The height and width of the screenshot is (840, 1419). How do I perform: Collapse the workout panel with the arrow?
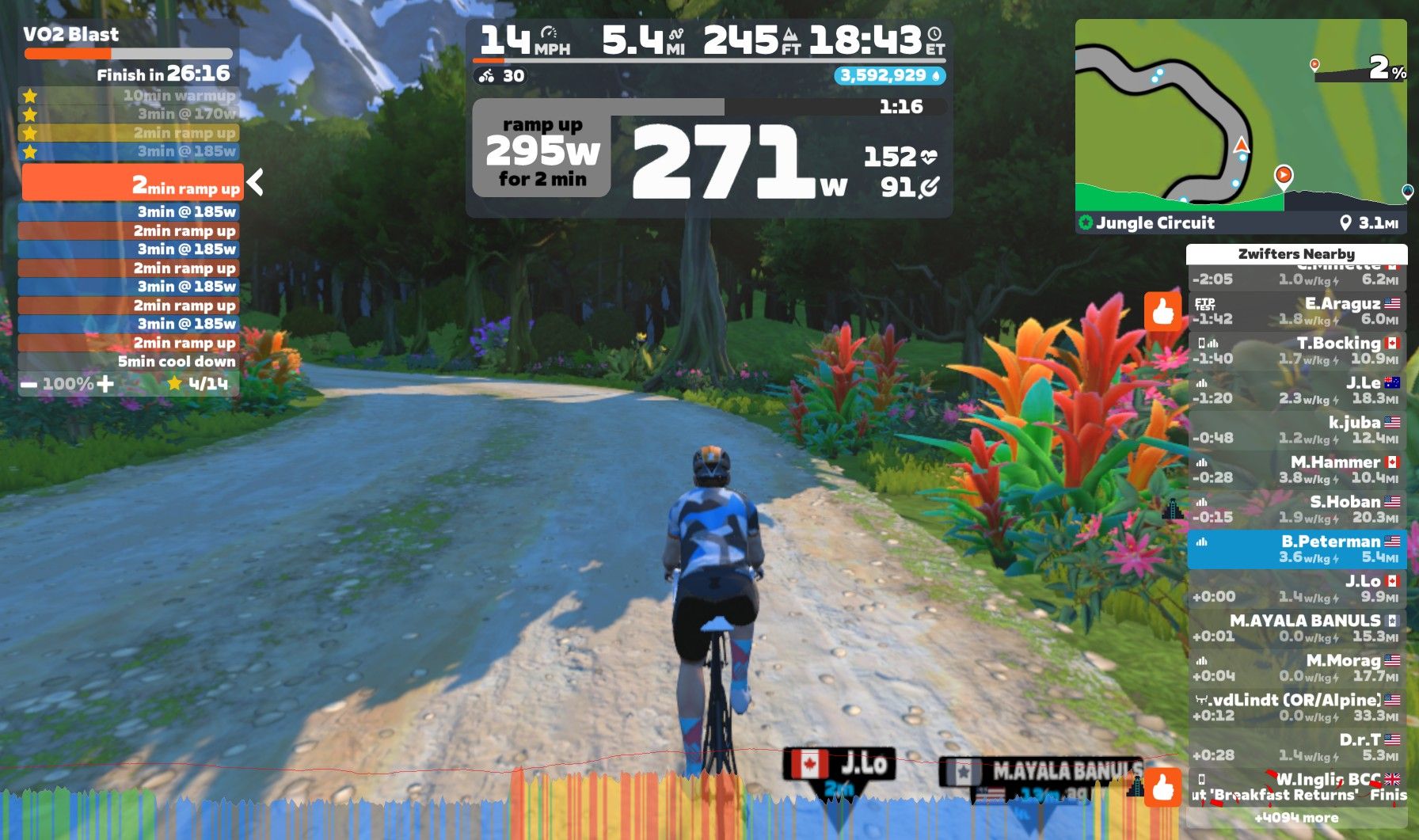click(x=255, y=182)
